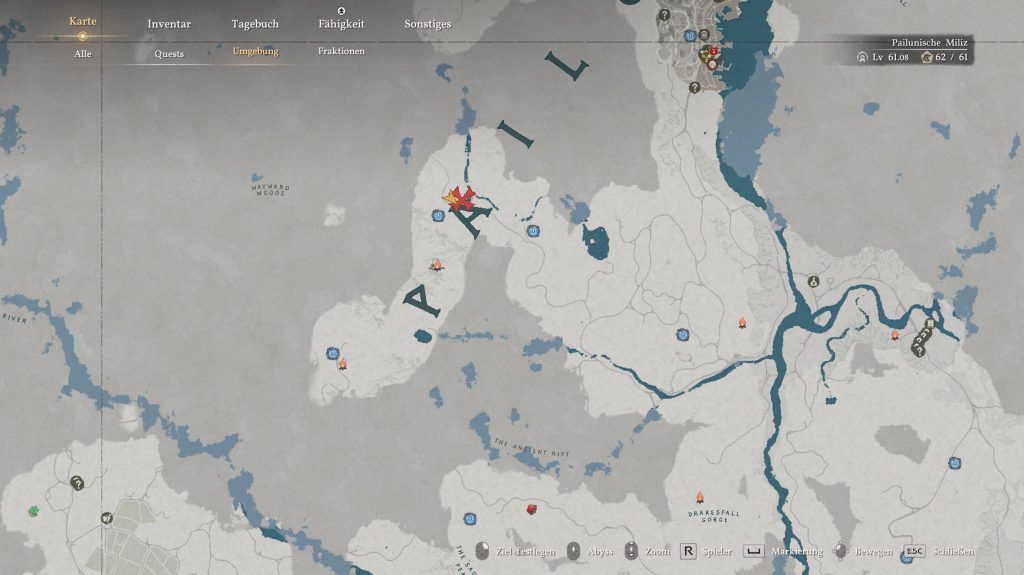Open the Karte tab

(83, 21)
